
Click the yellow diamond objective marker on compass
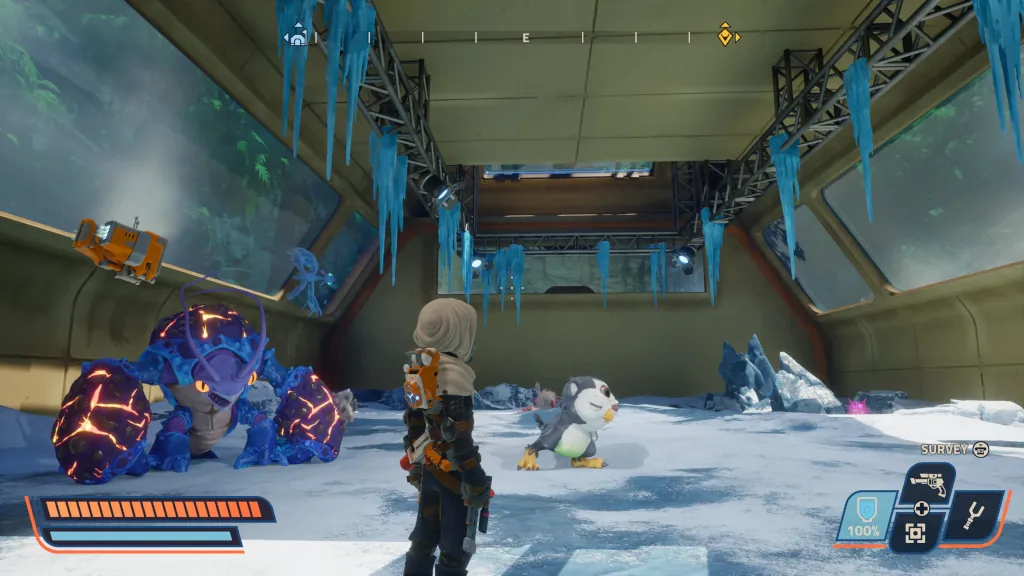[x=726, y=35]
